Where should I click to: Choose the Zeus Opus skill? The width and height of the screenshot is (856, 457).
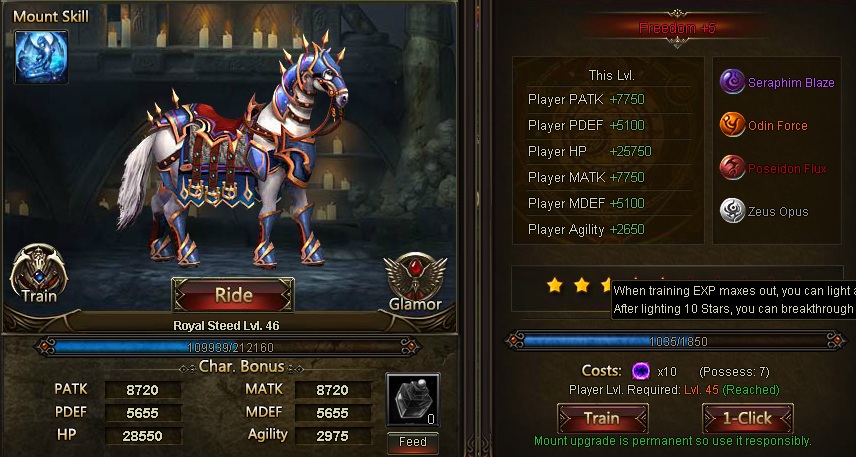[x=732, y=211]
